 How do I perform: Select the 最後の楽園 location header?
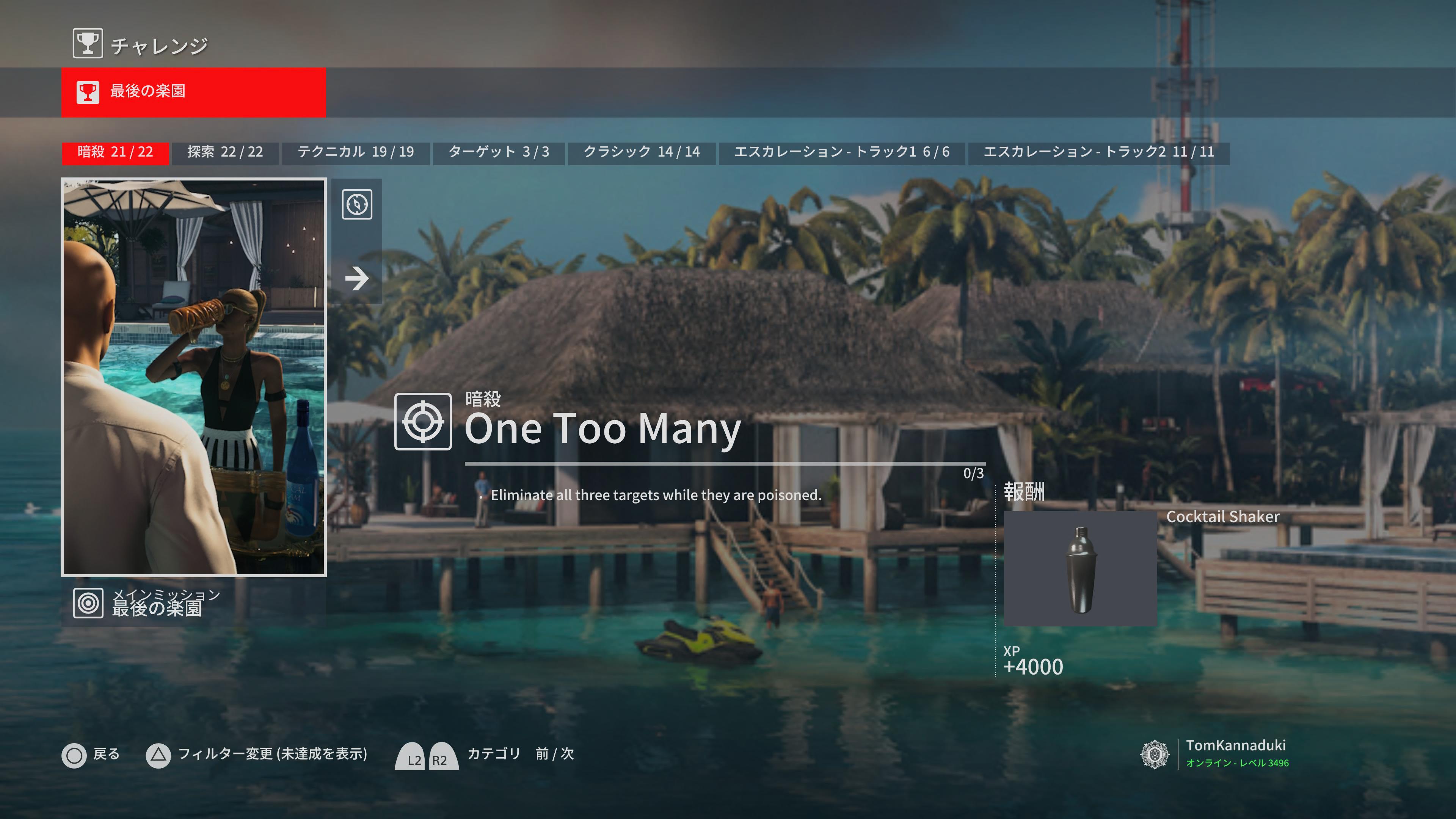(193, 91)
